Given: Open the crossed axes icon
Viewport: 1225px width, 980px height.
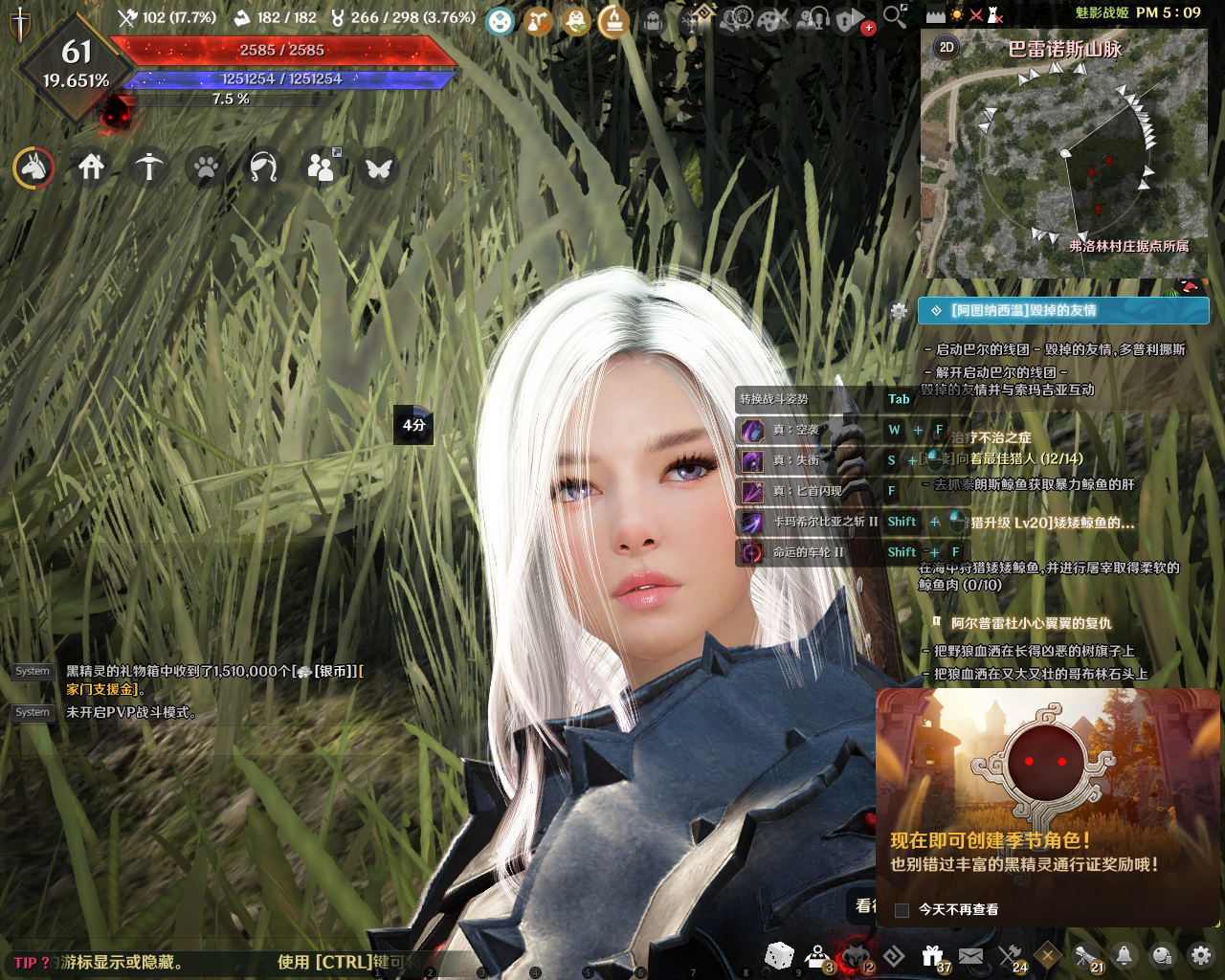Looking at the screenshot, I should pos(1010,955).
